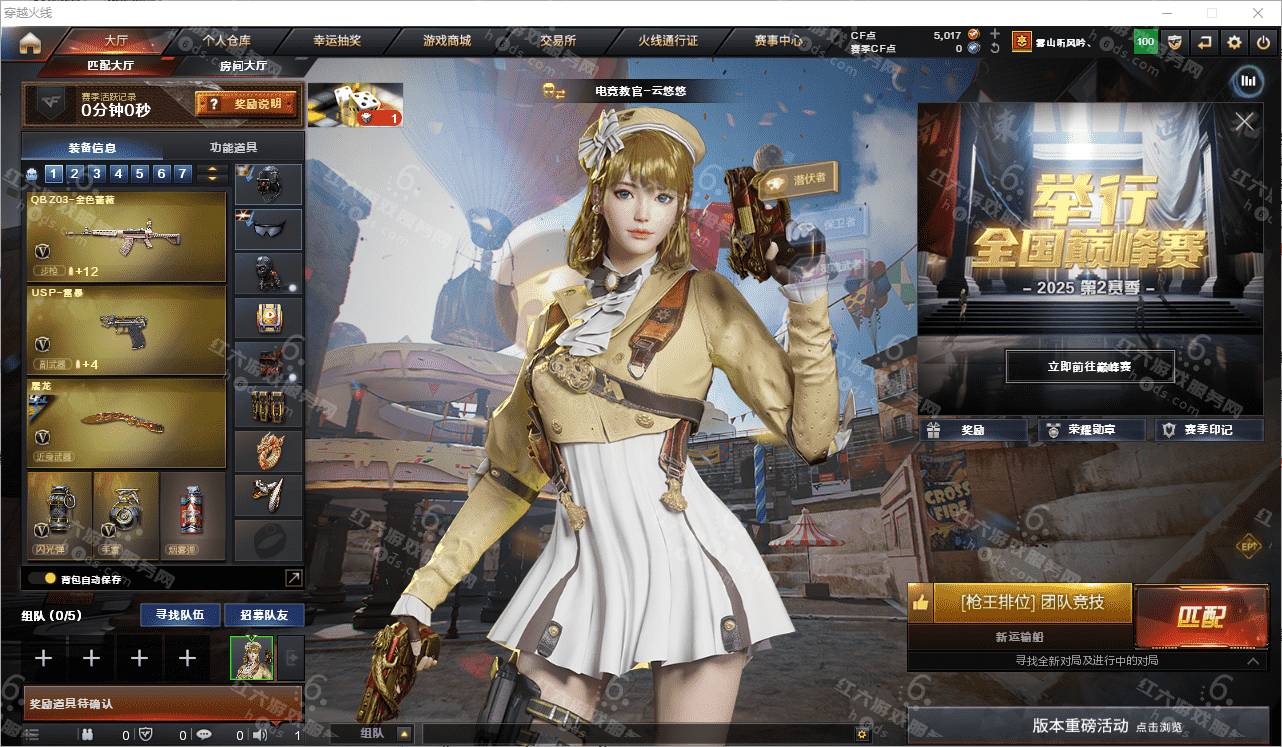Screen dimensions: 1282x747
Task: Open the settings gear icon
Action: [1234, 42]
